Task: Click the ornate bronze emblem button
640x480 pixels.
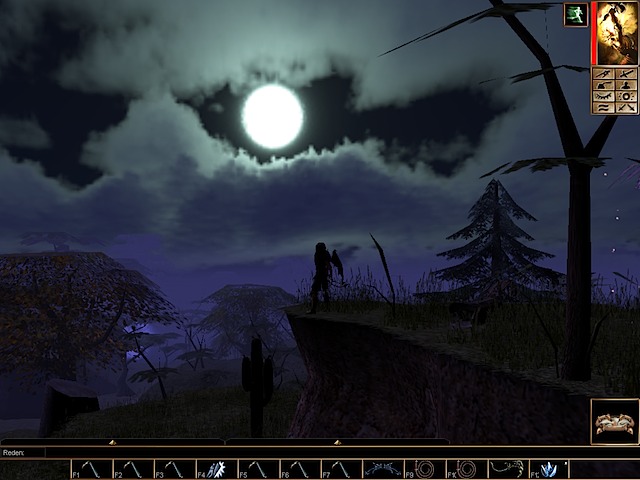Action: [x=614, y=423]
